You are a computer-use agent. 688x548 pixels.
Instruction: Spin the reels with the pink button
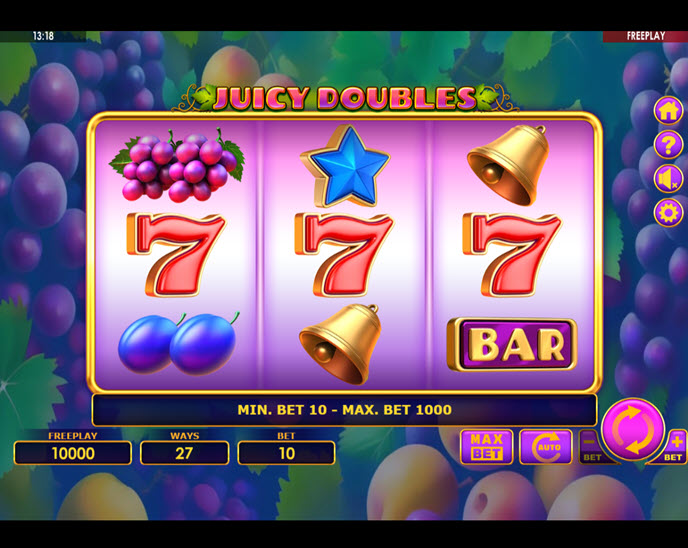coord(632,430)
